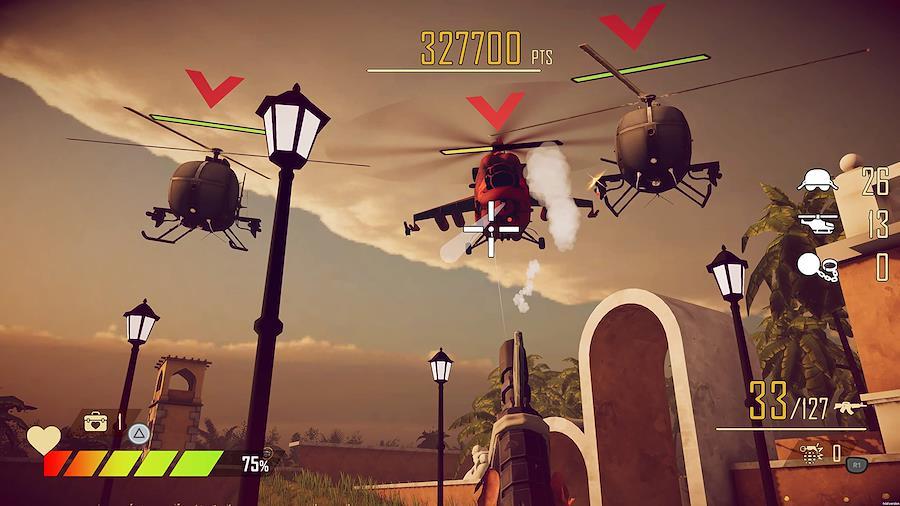
Task: Choose the assault rifle weapon icon
Action: pos(852,411)
